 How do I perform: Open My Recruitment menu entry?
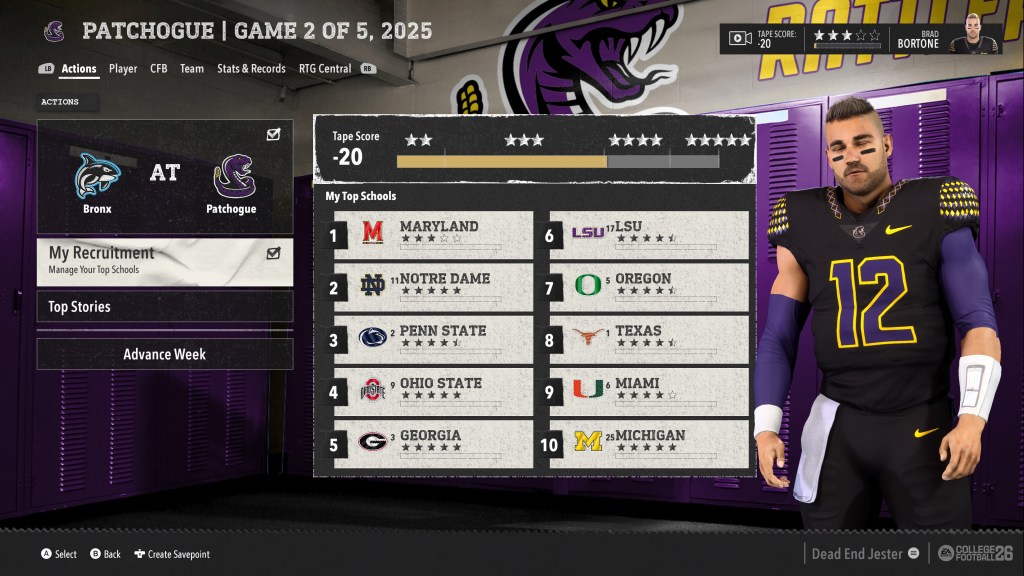click(165, 261)
